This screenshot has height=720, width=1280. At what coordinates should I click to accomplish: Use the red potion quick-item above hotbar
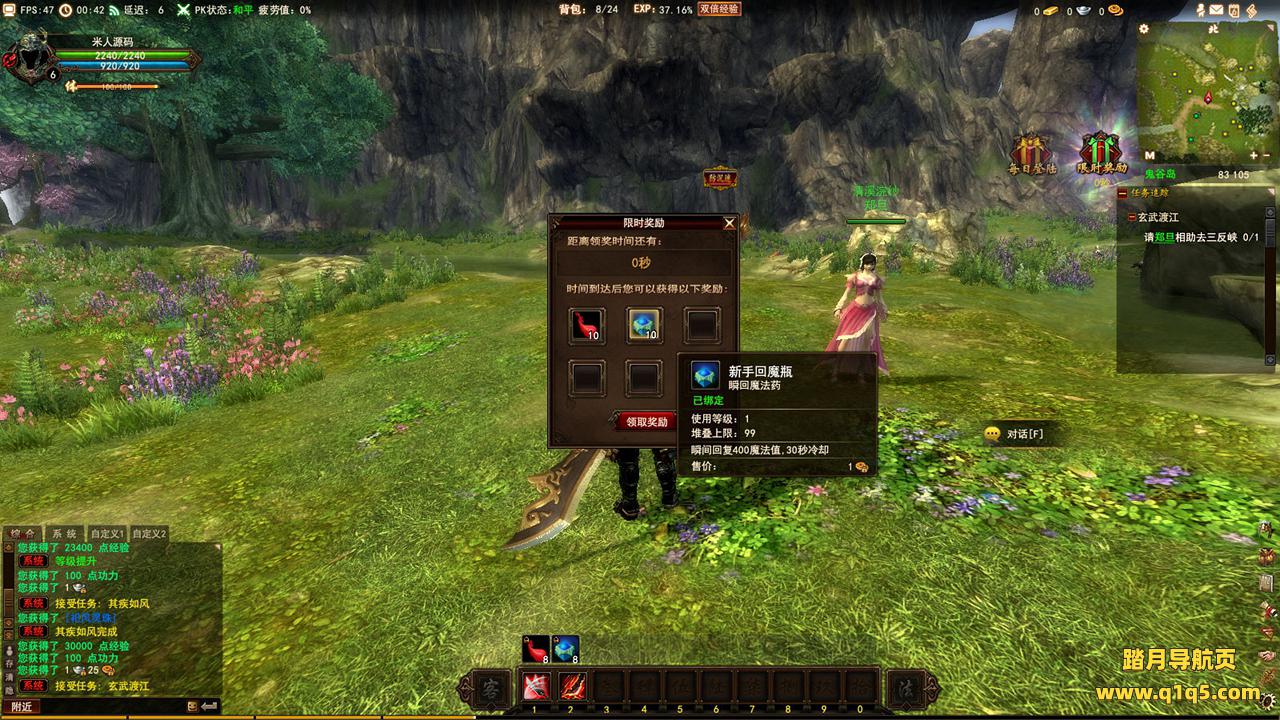[x=536, y=649]
